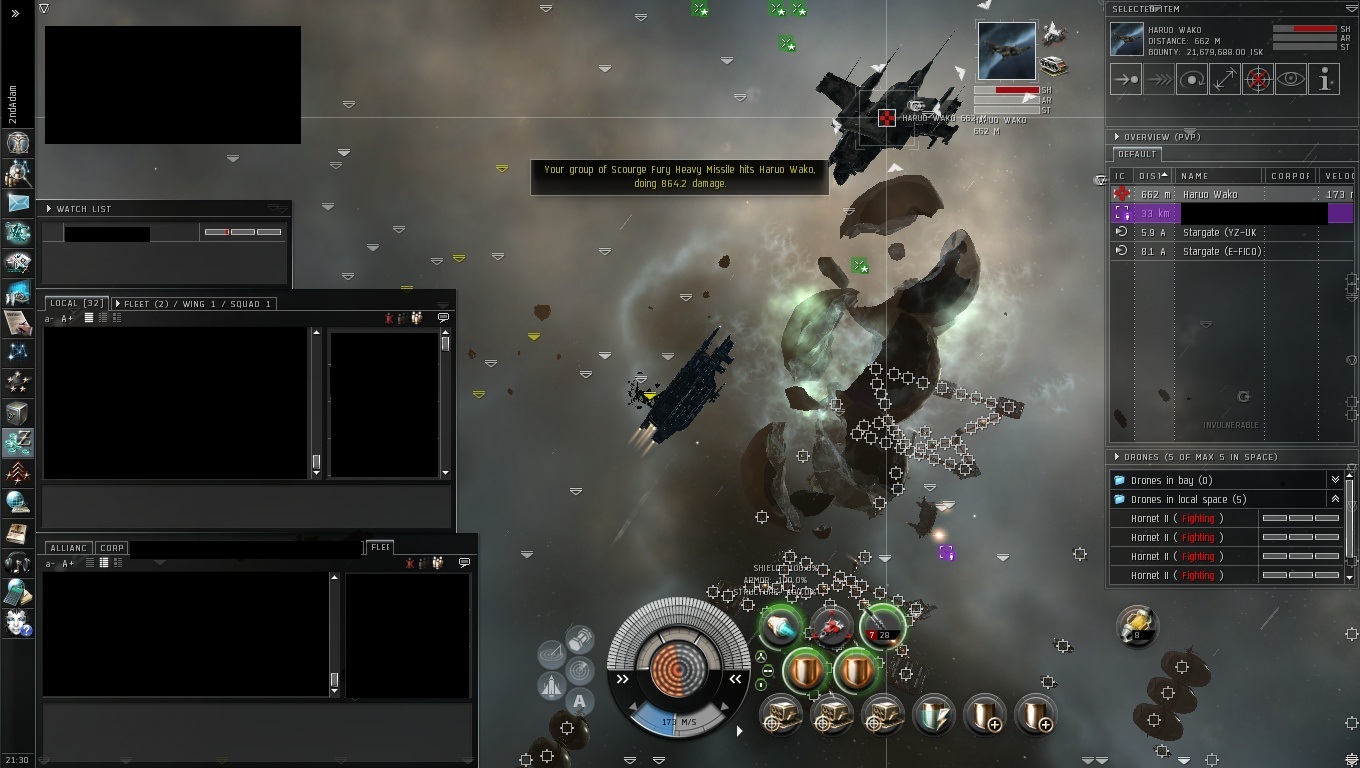Viewport: 1360px width, 768px height.
Task: Approach the selected target Haruo Wako
Action: click(x=1125, y=80)
